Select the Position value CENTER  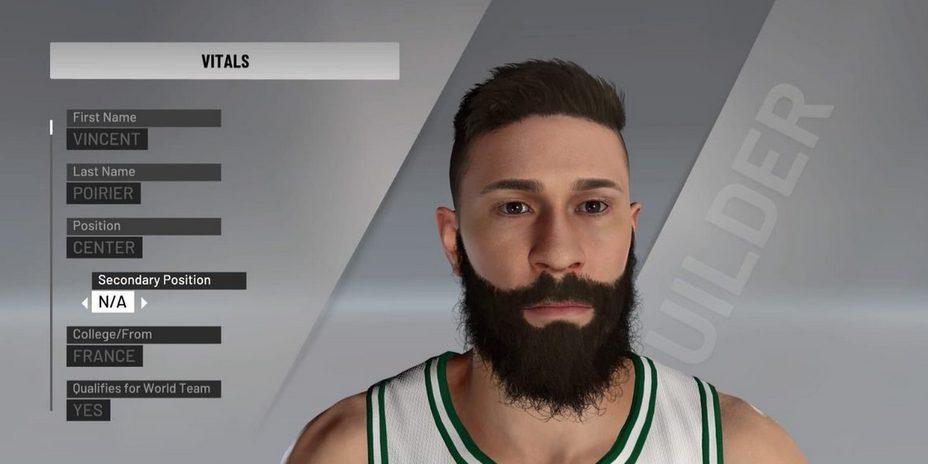click(x=105, y=247)
